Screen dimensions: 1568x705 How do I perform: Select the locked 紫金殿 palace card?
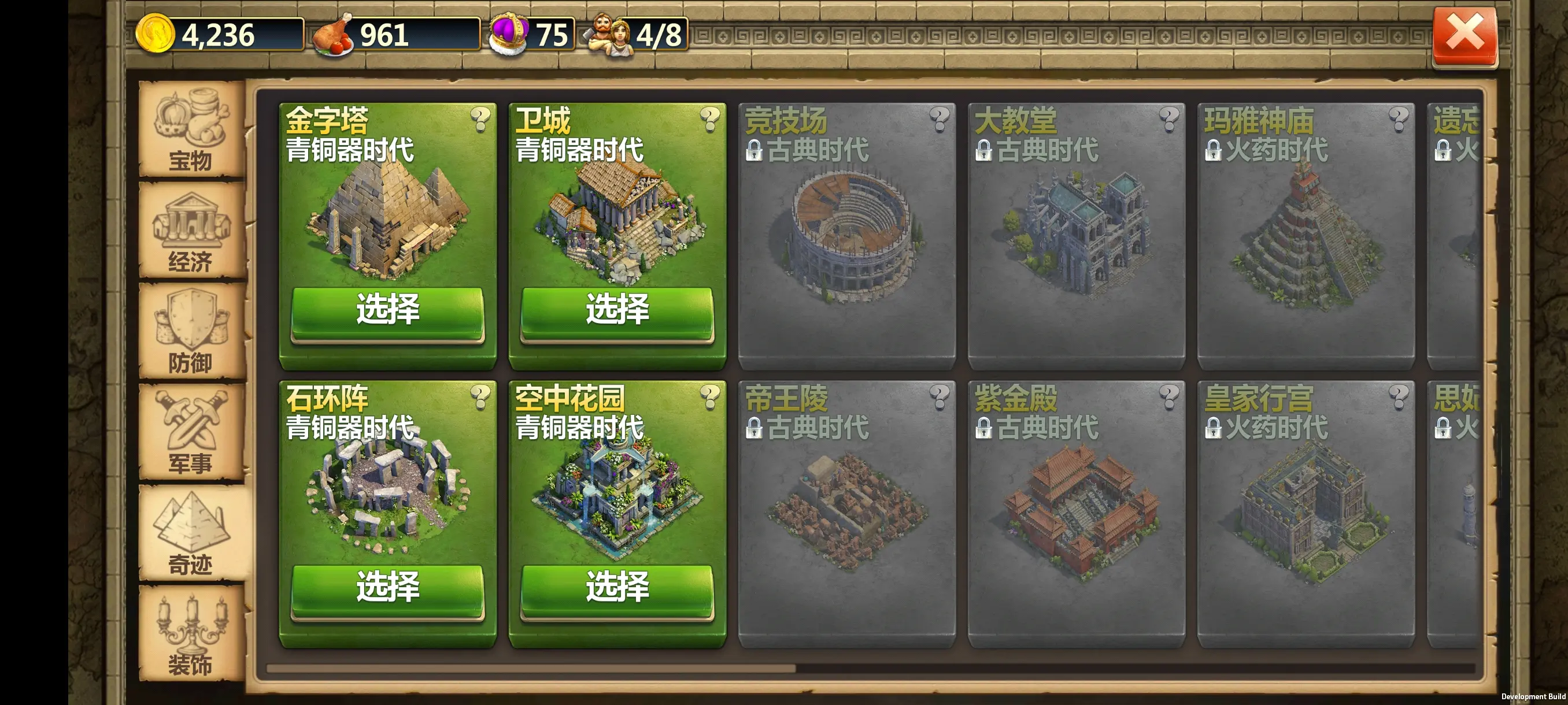click(1076, 514)
